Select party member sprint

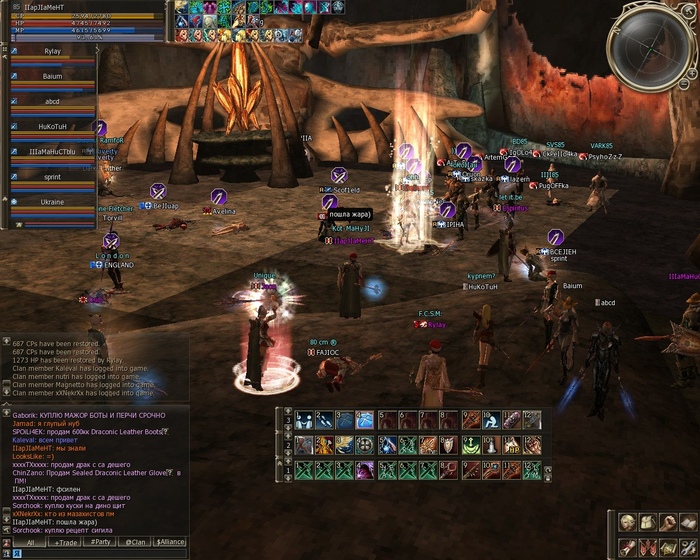point(52,176)
